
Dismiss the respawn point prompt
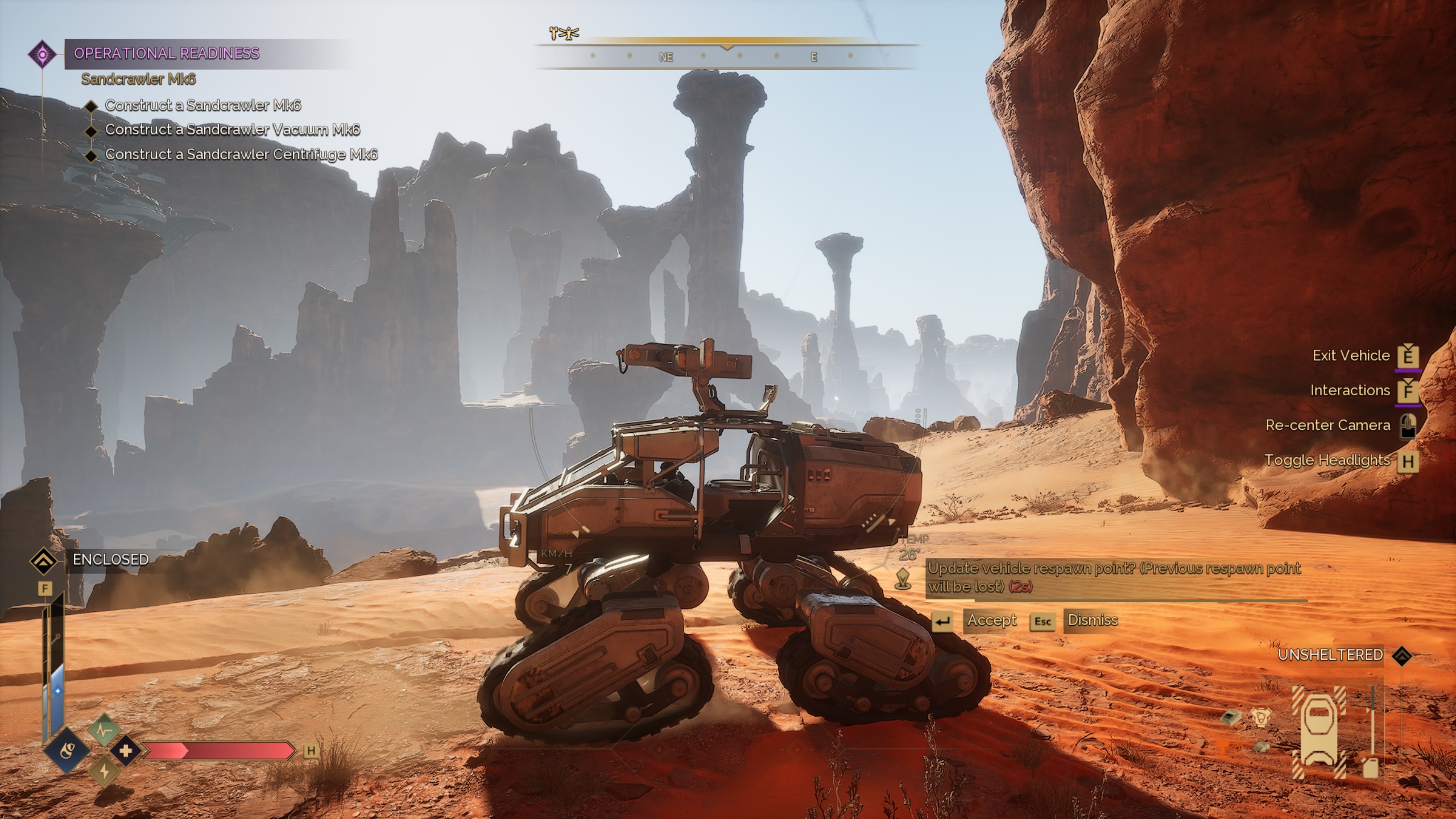coord(1092,620)
